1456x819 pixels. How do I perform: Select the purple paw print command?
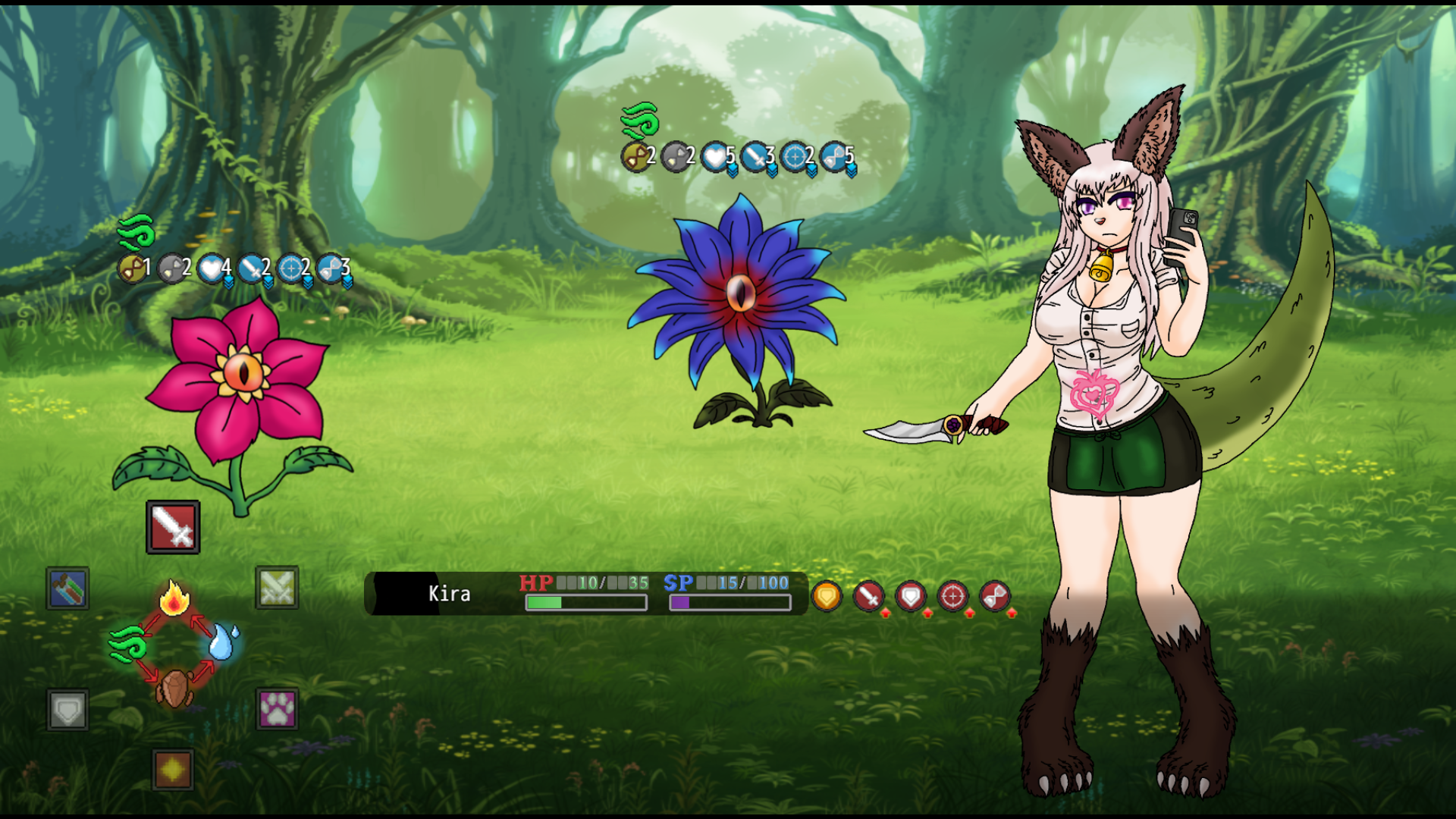(277, 710)
